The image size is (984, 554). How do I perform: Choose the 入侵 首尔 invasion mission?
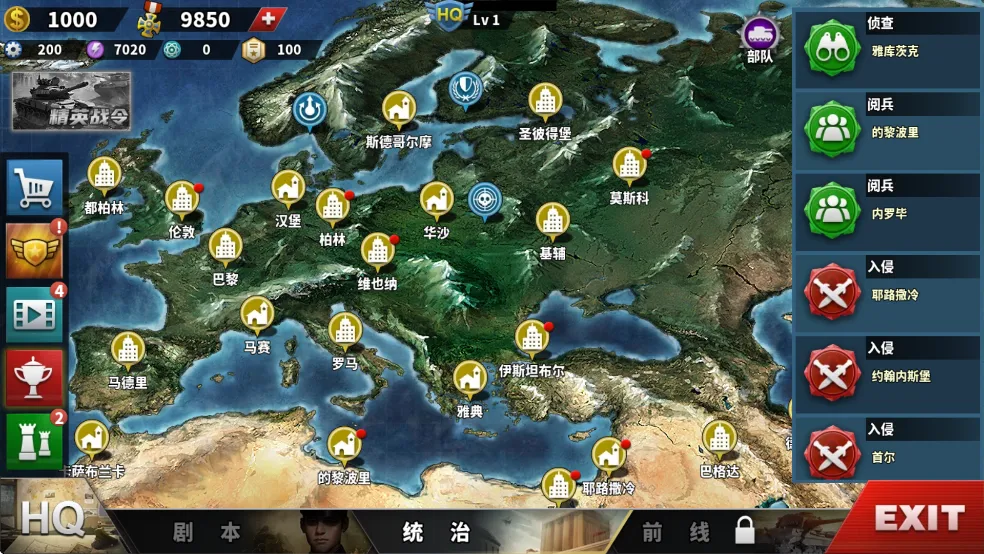[888, 455]
